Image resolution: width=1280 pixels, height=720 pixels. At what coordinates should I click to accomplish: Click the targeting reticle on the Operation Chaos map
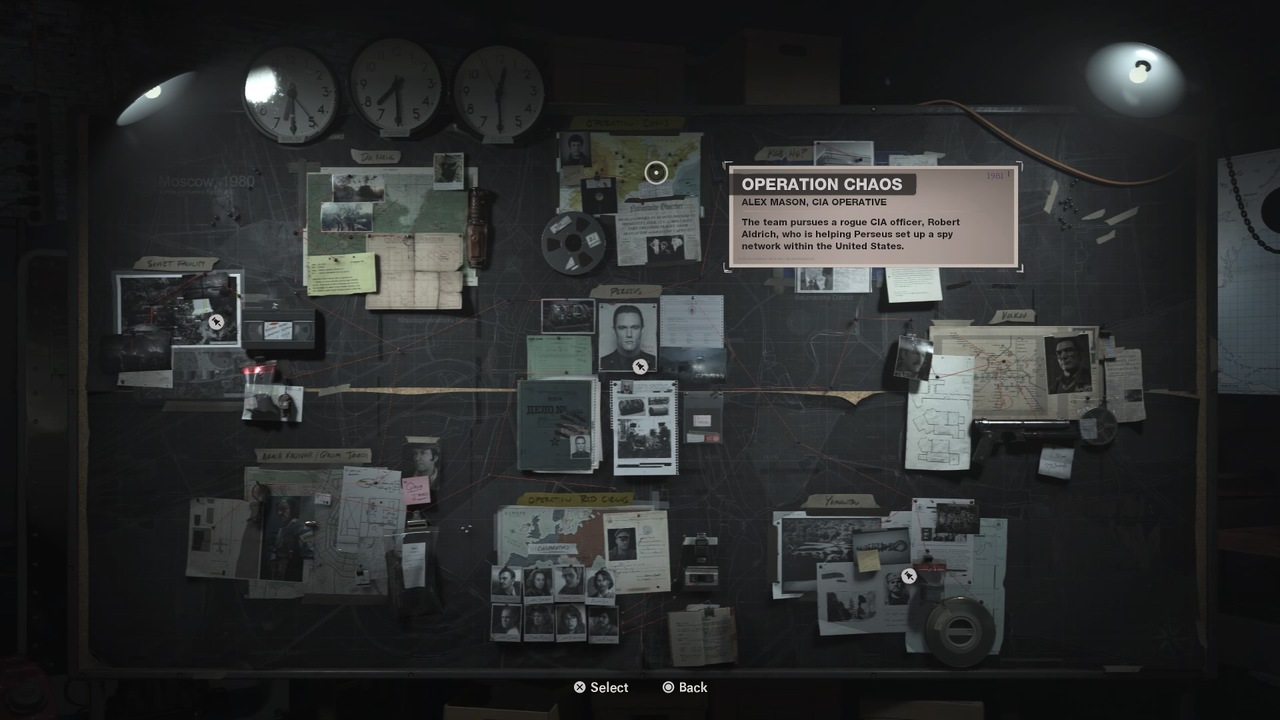click(656, 173)
